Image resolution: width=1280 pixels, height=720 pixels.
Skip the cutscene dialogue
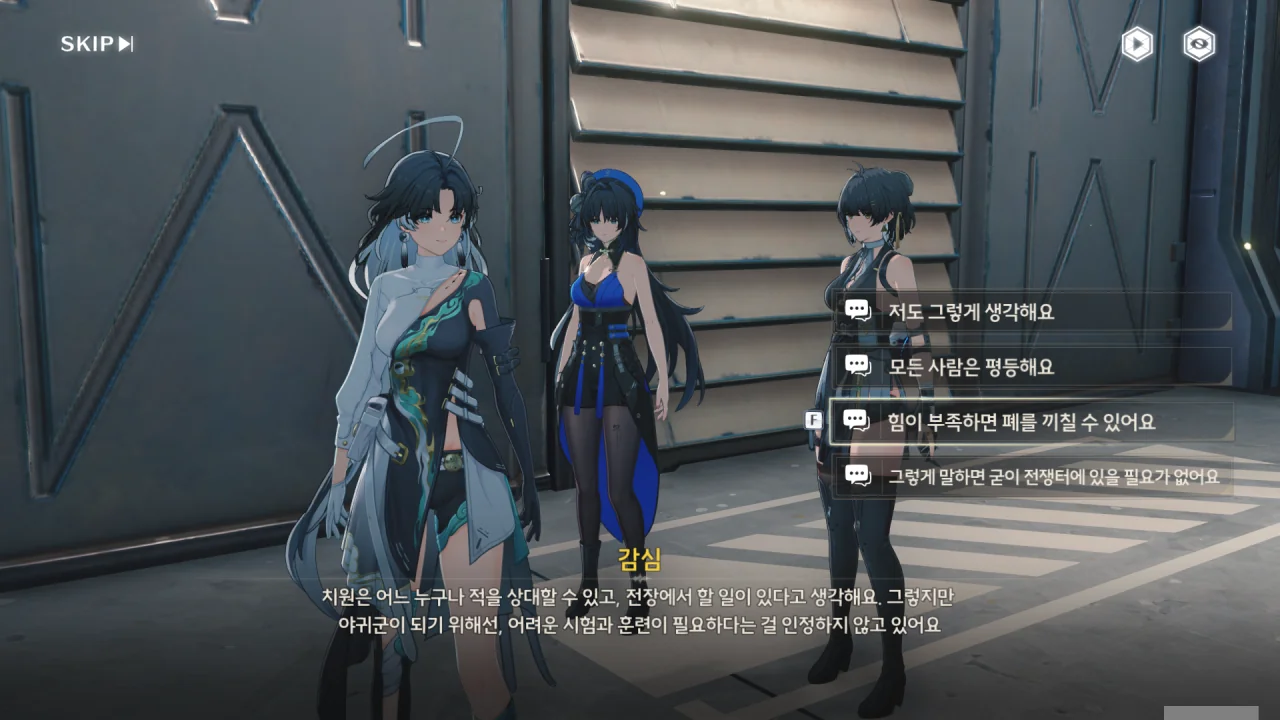pos(96,44)
